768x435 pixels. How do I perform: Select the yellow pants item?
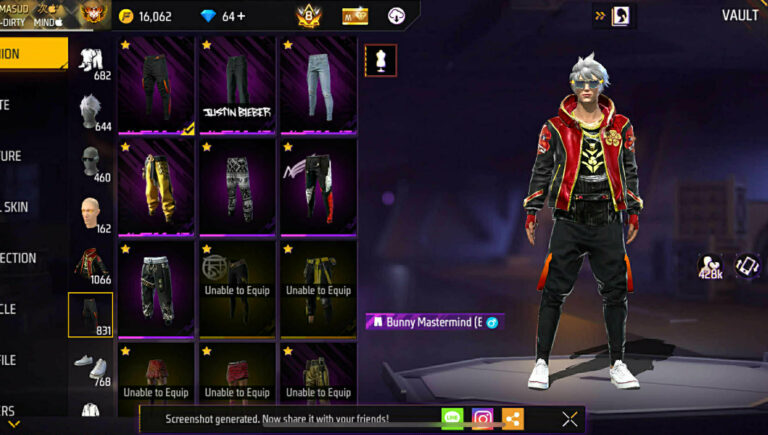click(156, 186)
